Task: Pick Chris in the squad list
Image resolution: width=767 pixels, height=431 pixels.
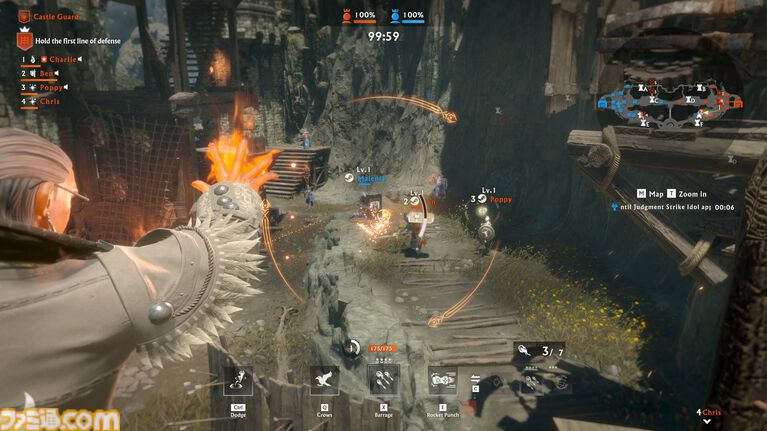Action: click(x=49, y=101)
